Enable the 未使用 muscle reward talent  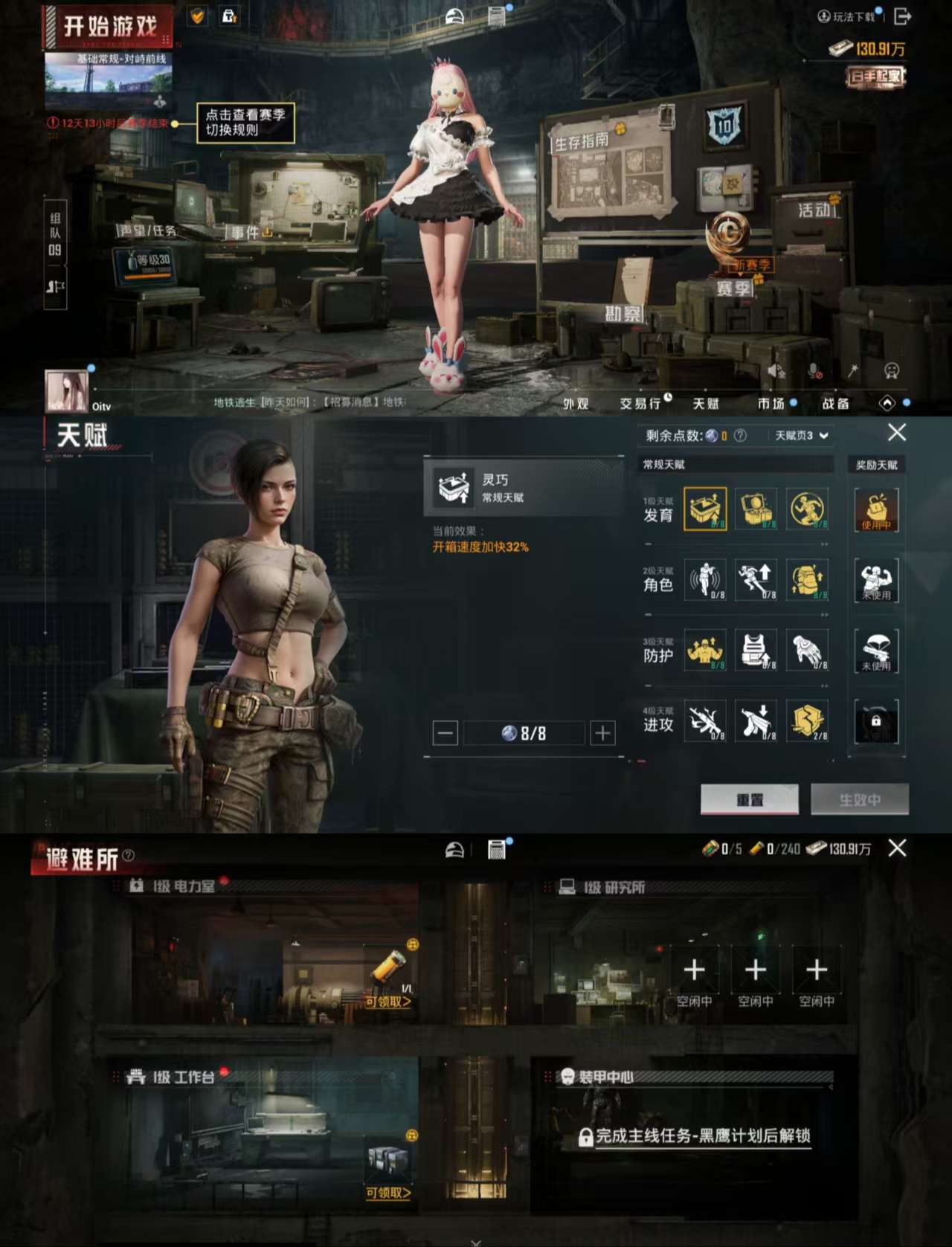coord(877,580)
